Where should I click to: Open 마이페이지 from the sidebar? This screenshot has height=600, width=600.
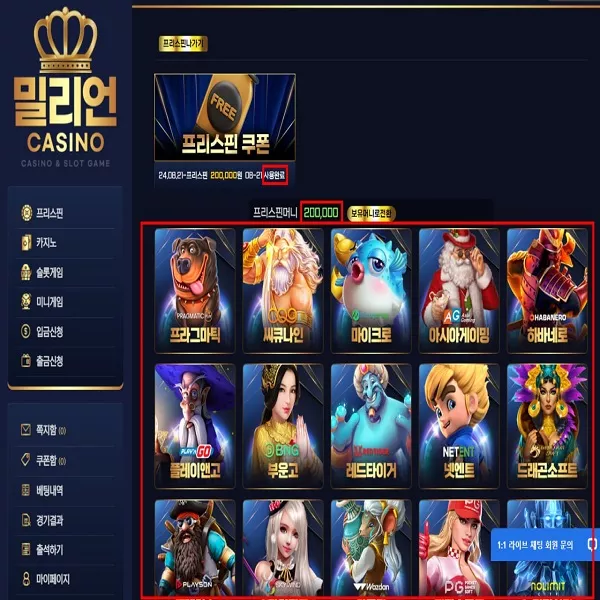click(52, 579)
